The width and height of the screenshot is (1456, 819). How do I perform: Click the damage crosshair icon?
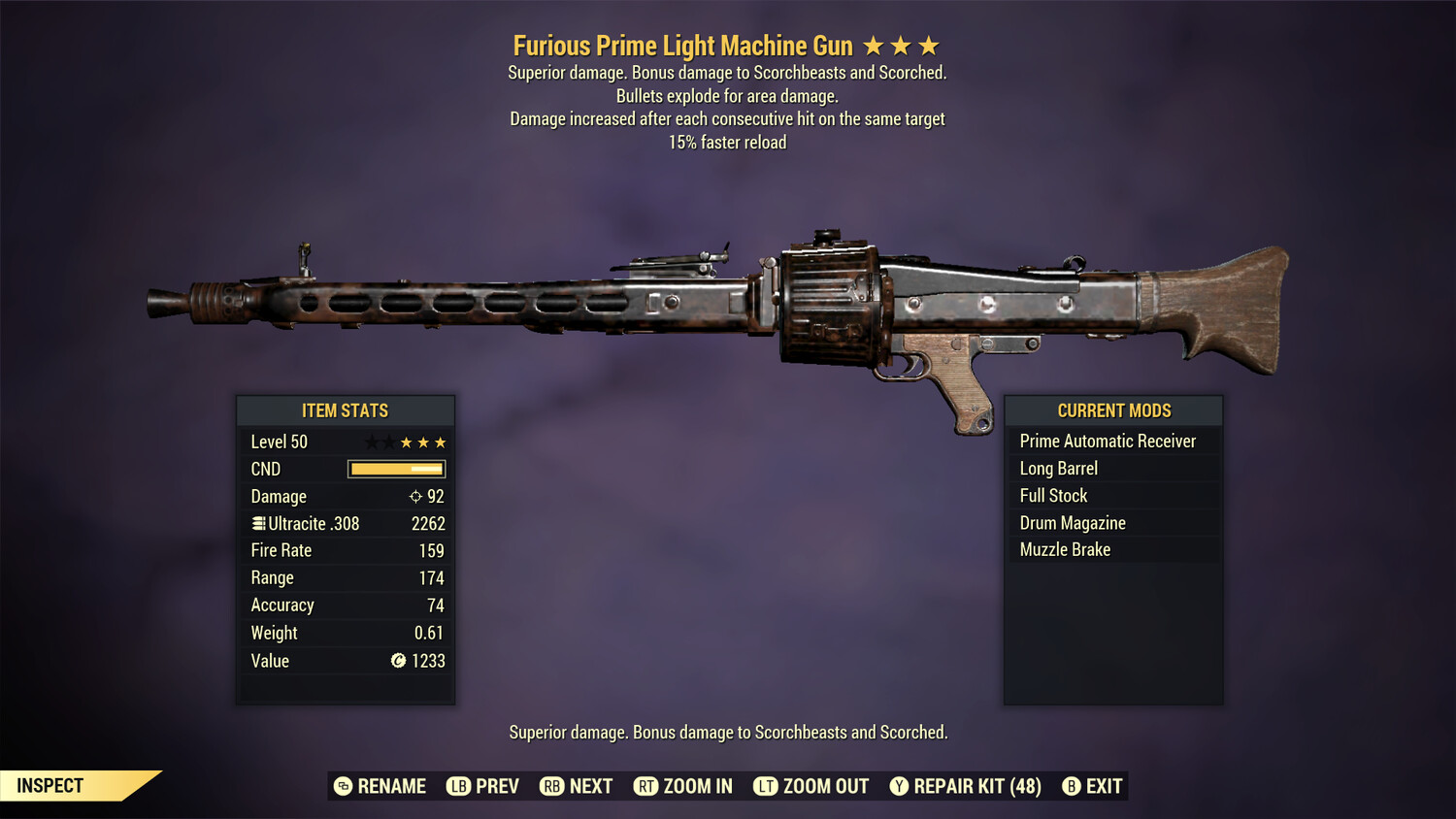coord(415,496)
